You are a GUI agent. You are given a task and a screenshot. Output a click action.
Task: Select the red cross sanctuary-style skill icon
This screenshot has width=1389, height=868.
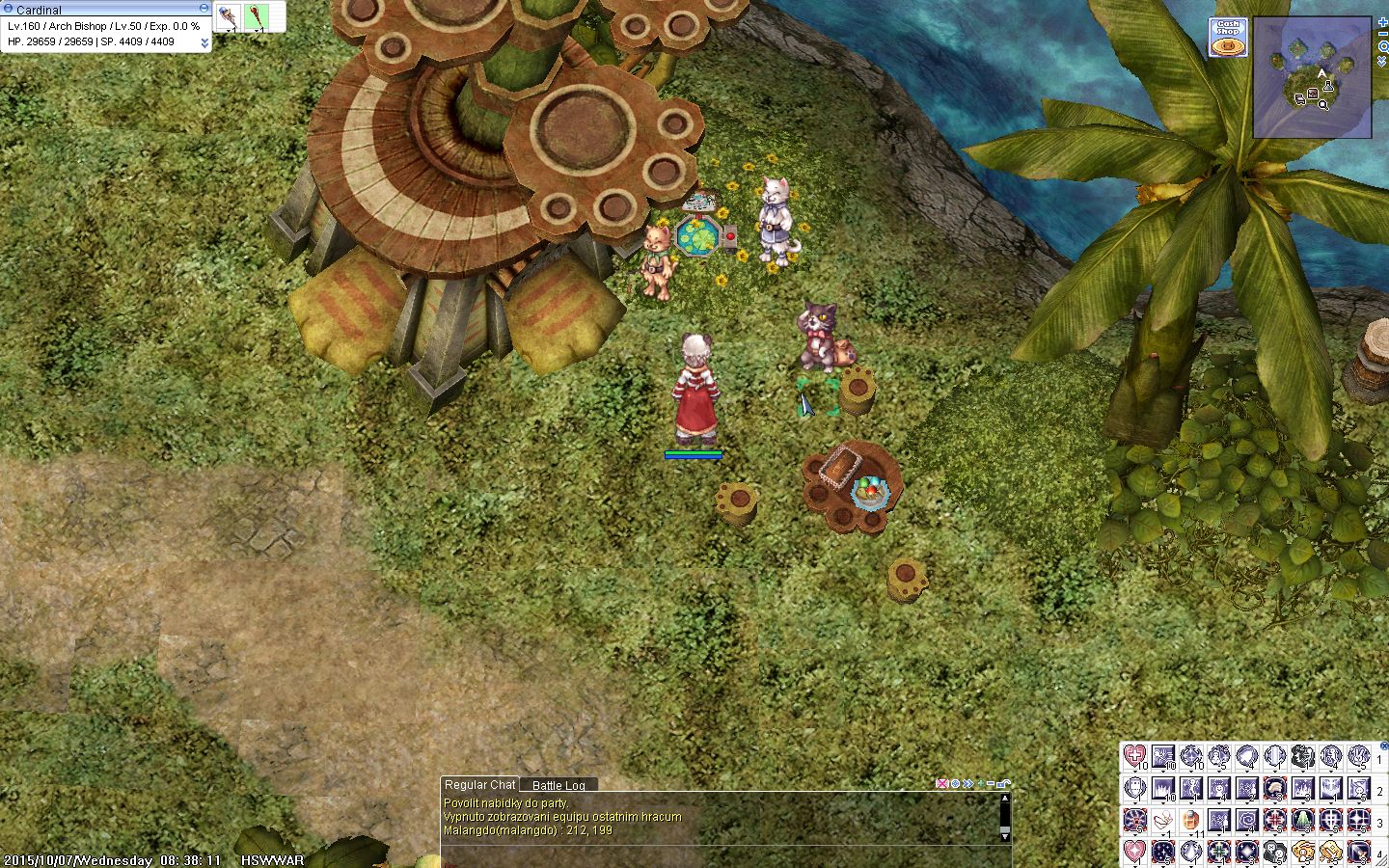(1274, 821)
